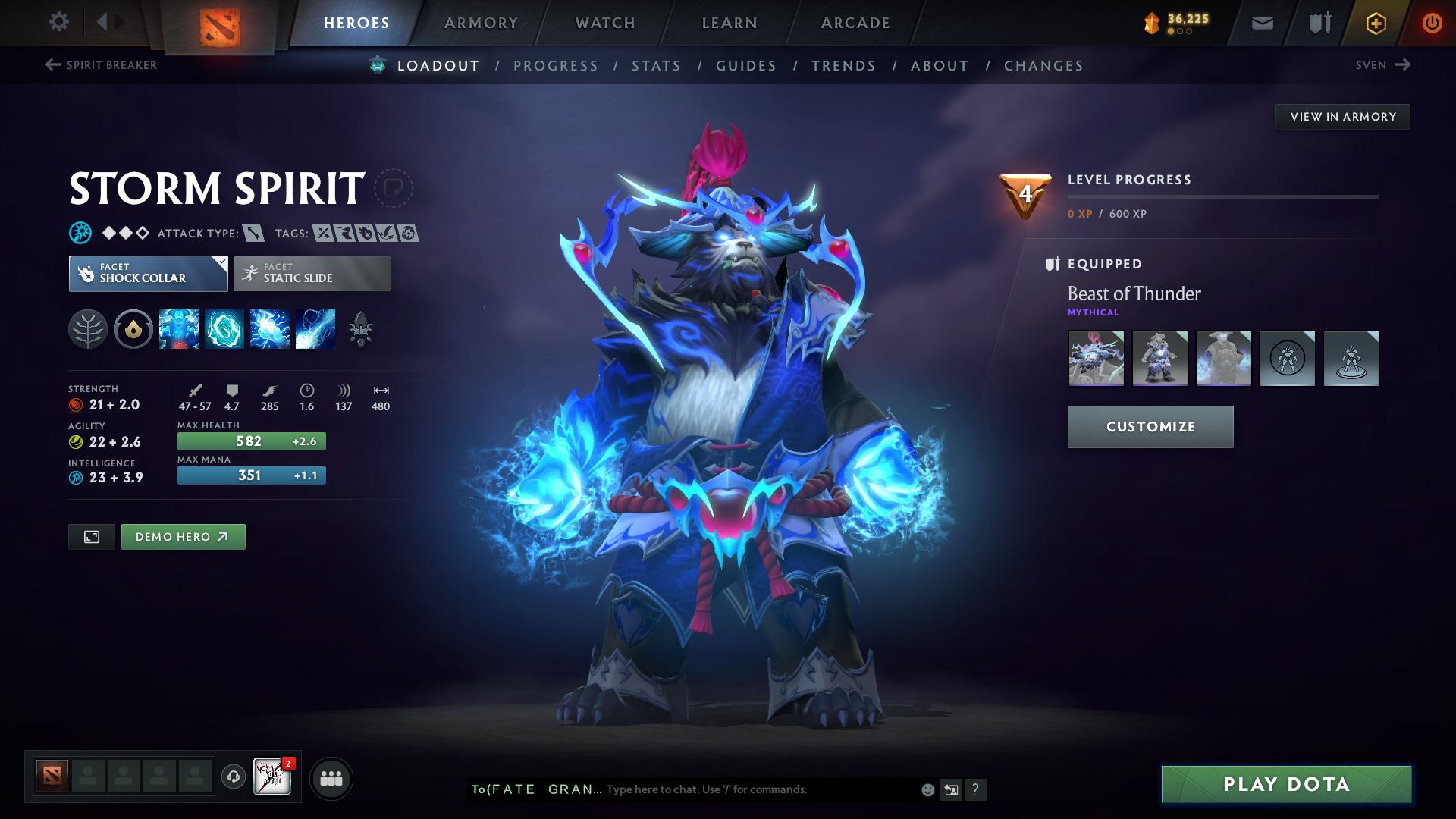
Task: Select the Ball Lightning ability icon
Action: (x=315, y=329)
